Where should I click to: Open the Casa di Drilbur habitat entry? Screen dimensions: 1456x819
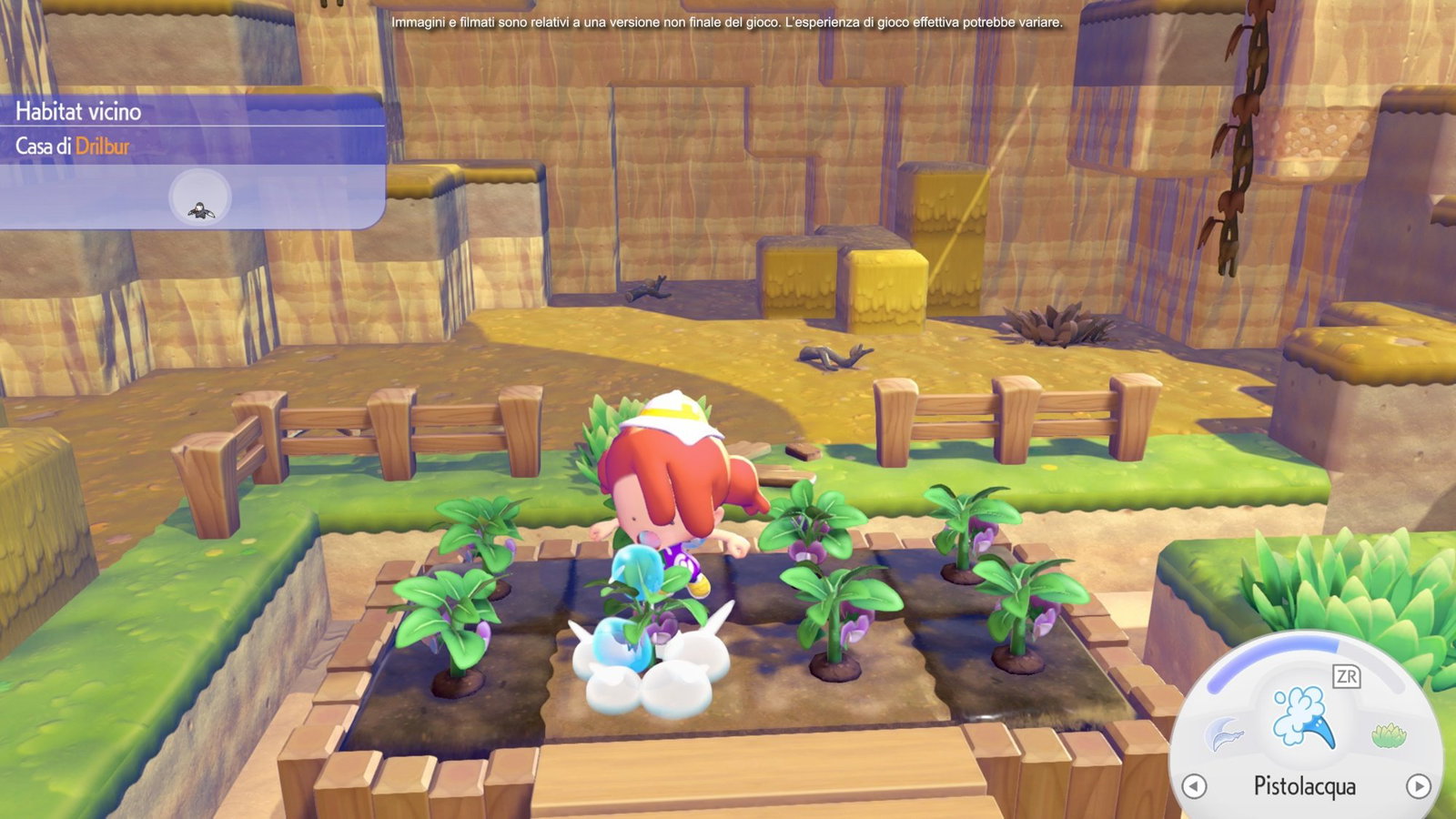(x=73, y=146)
